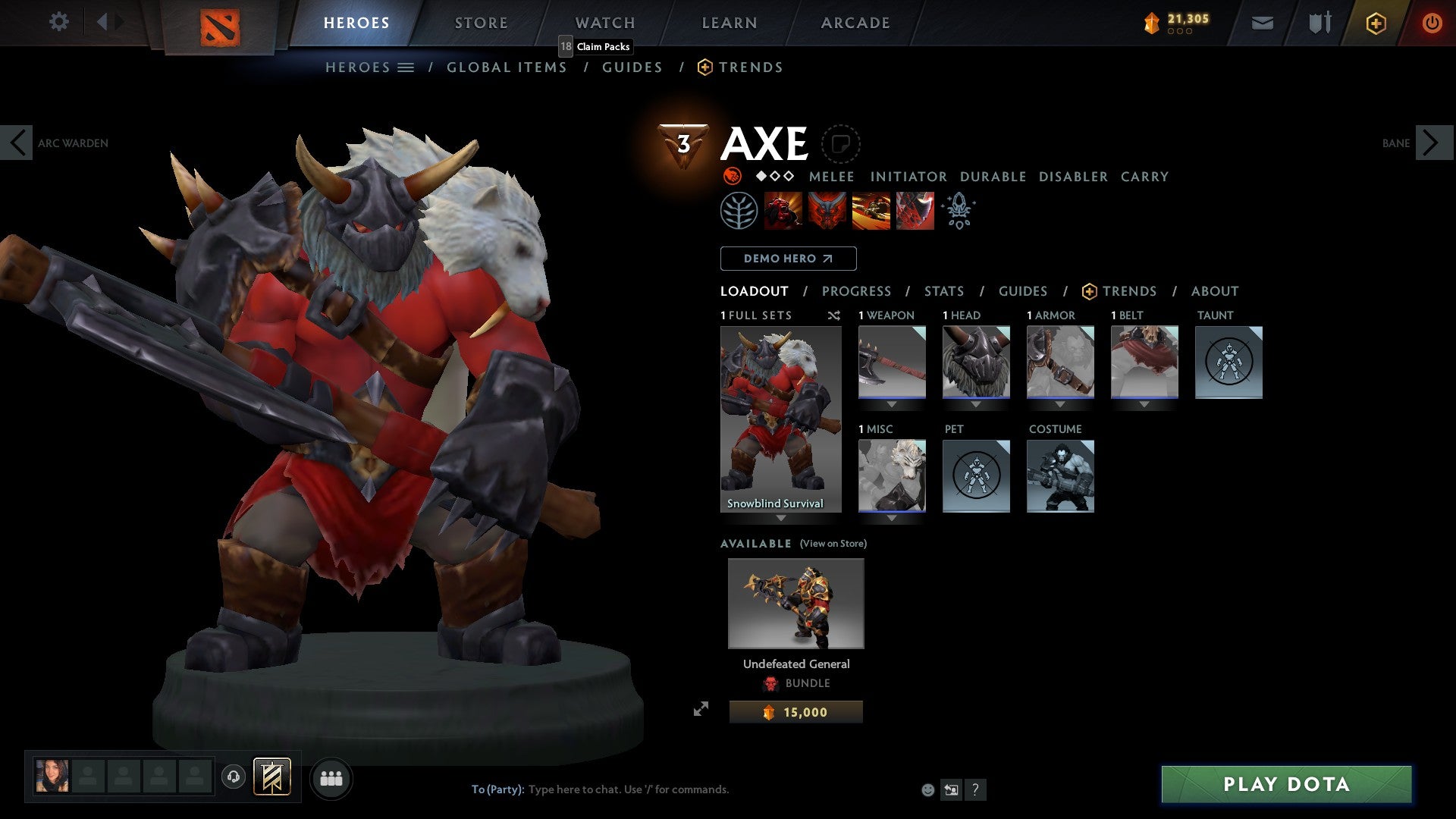1456x819 pixels.
Task: Click the DEMO HERO button
Action: click(x=787, y=258)
